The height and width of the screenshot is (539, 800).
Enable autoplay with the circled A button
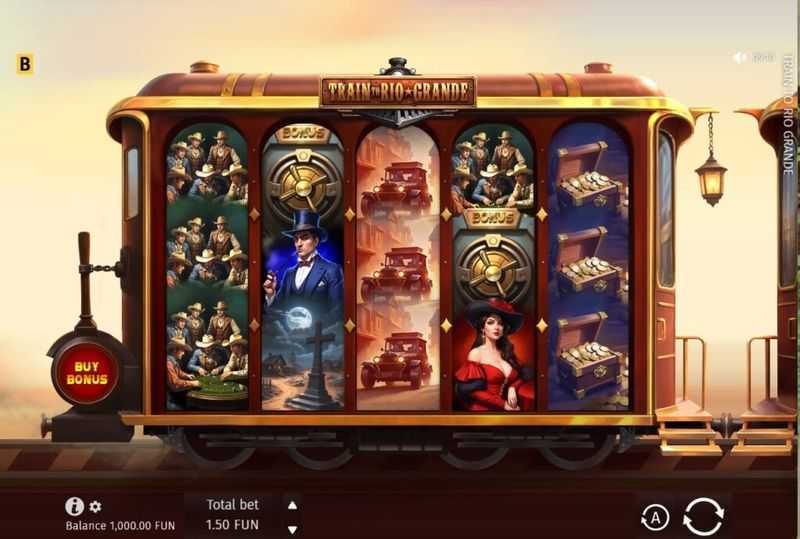[655, 516]
